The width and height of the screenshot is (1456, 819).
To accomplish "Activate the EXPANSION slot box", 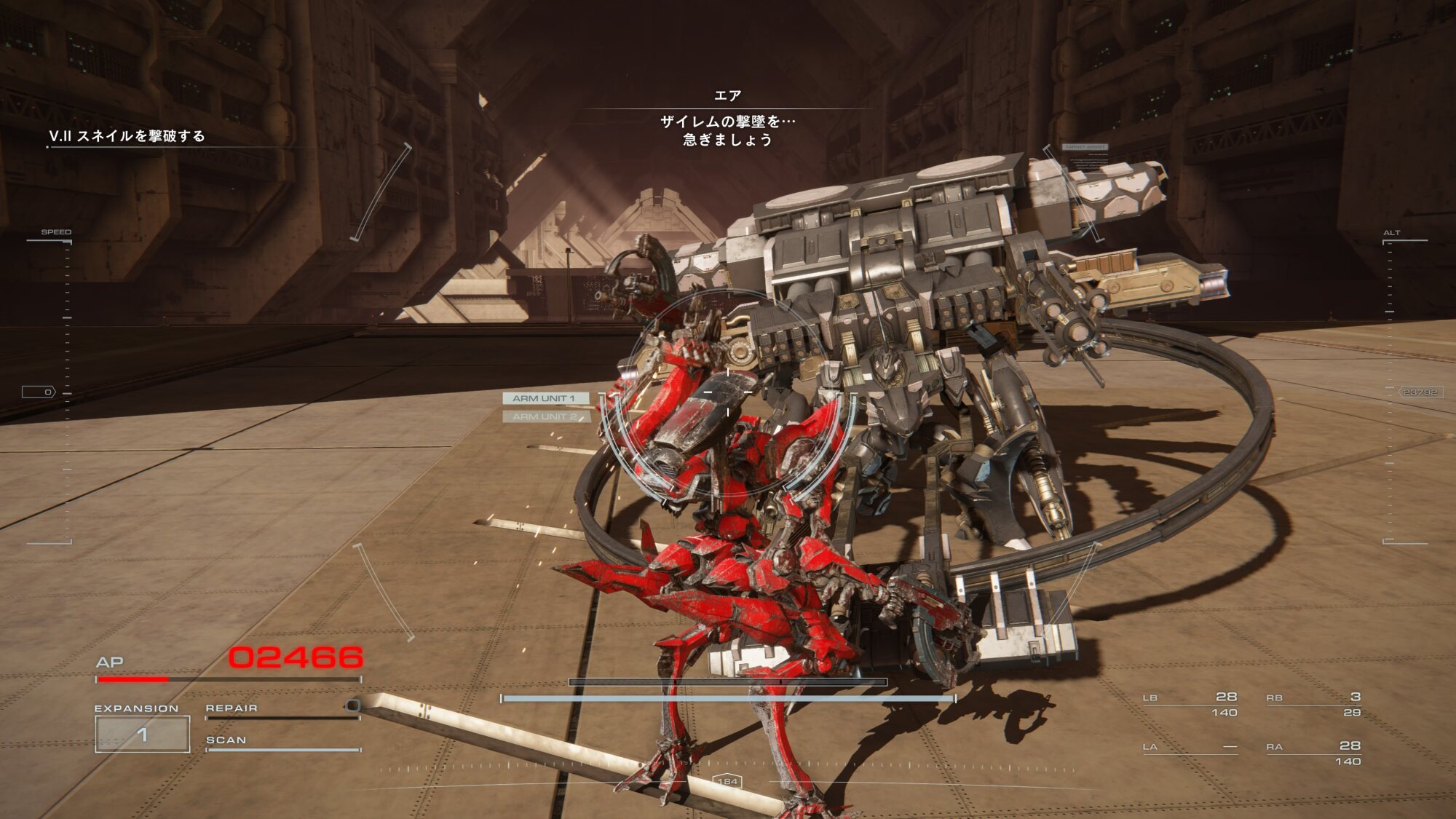I will (x=143, y=734).
